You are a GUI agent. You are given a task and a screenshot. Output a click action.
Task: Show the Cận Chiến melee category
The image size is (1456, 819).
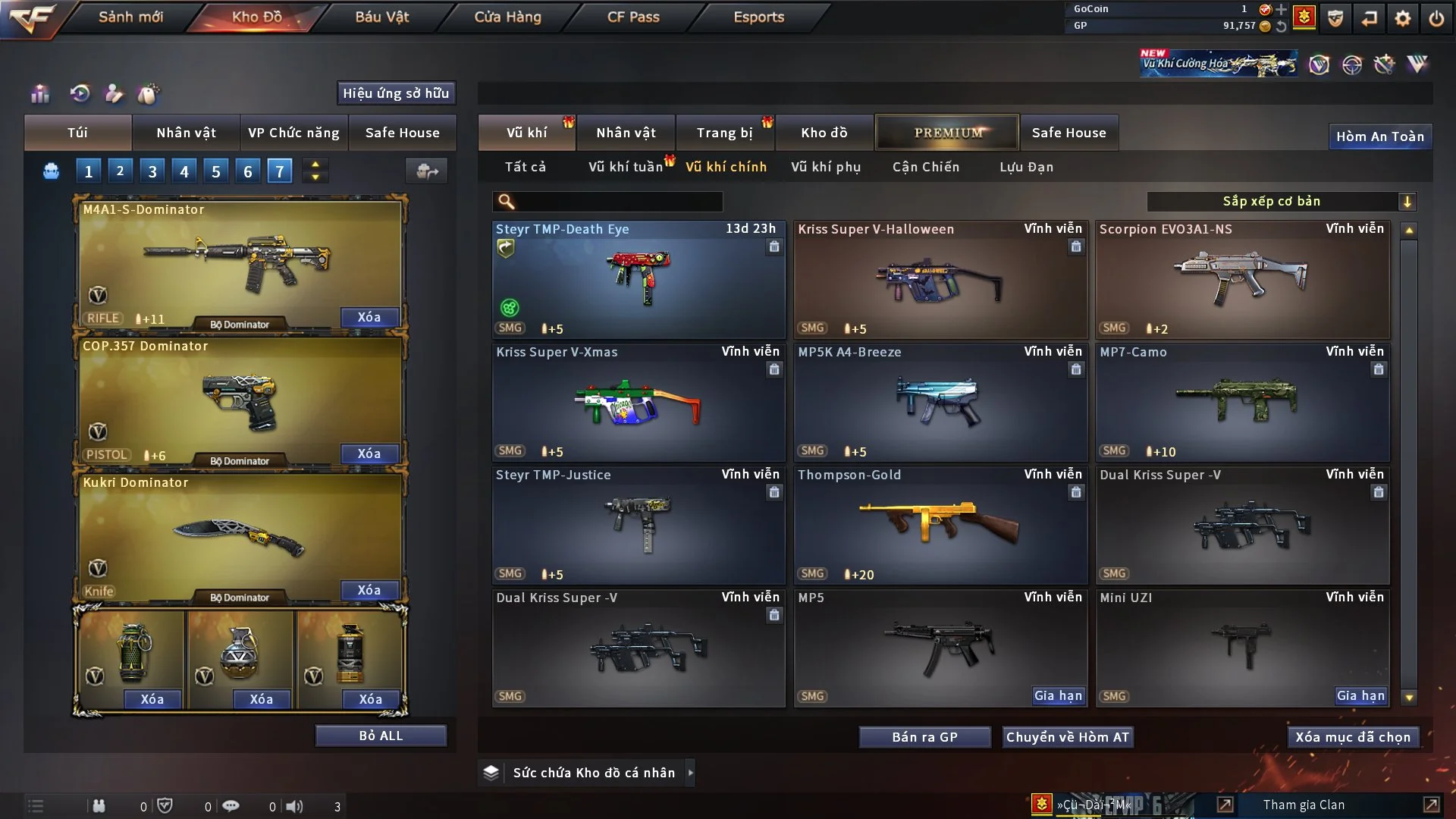click(x=926, y=167)
